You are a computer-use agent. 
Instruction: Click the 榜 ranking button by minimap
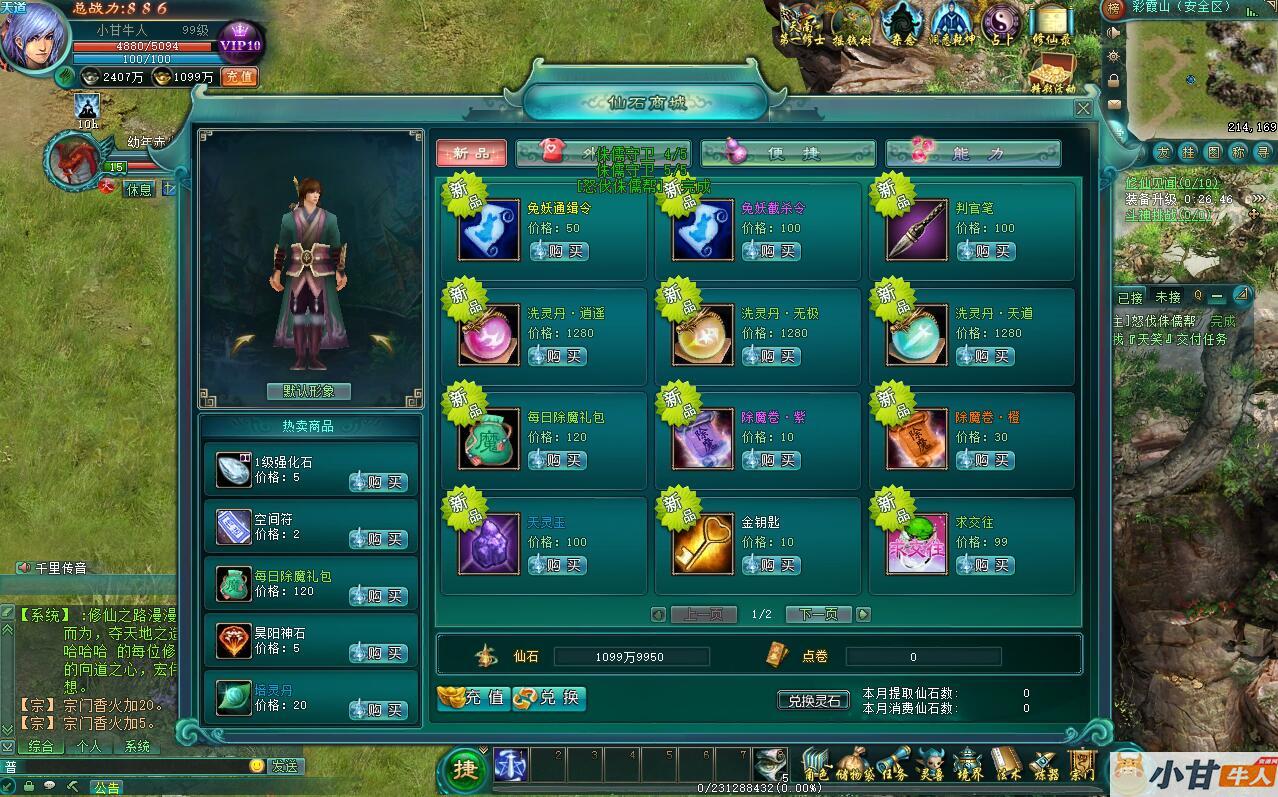coord(1113,9)
